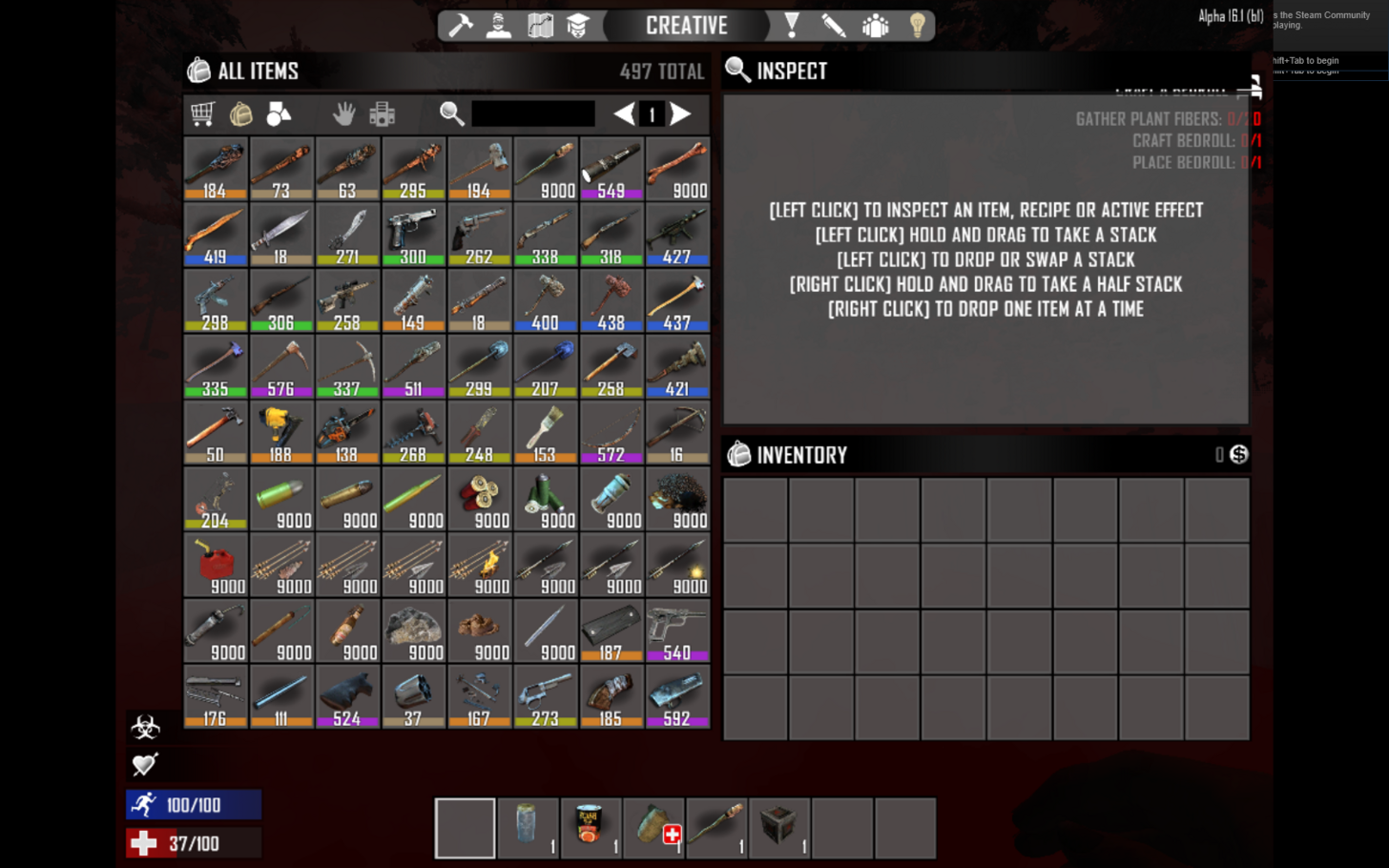Select the shopping cart category filter
The image size is (1389, 868).
(x=202, y=114)
